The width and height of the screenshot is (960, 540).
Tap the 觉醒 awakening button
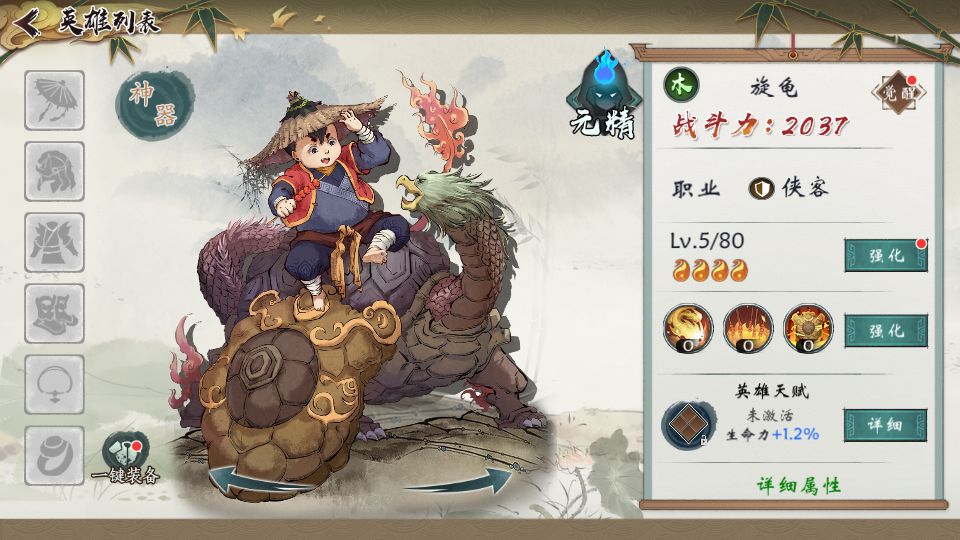(x=898, y=93)
